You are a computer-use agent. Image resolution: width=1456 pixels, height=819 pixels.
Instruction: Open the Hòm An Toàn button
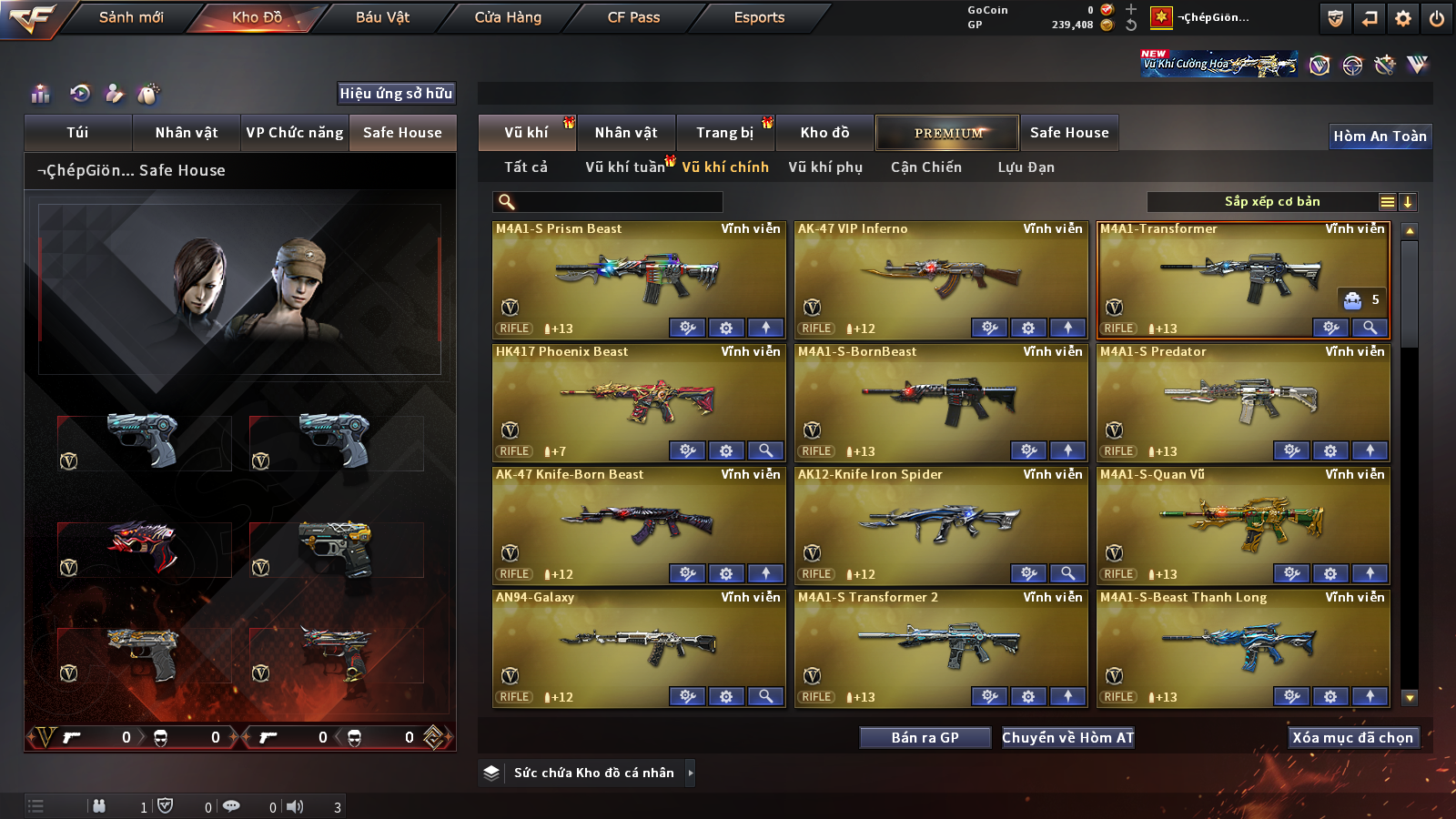[1380, 136]
